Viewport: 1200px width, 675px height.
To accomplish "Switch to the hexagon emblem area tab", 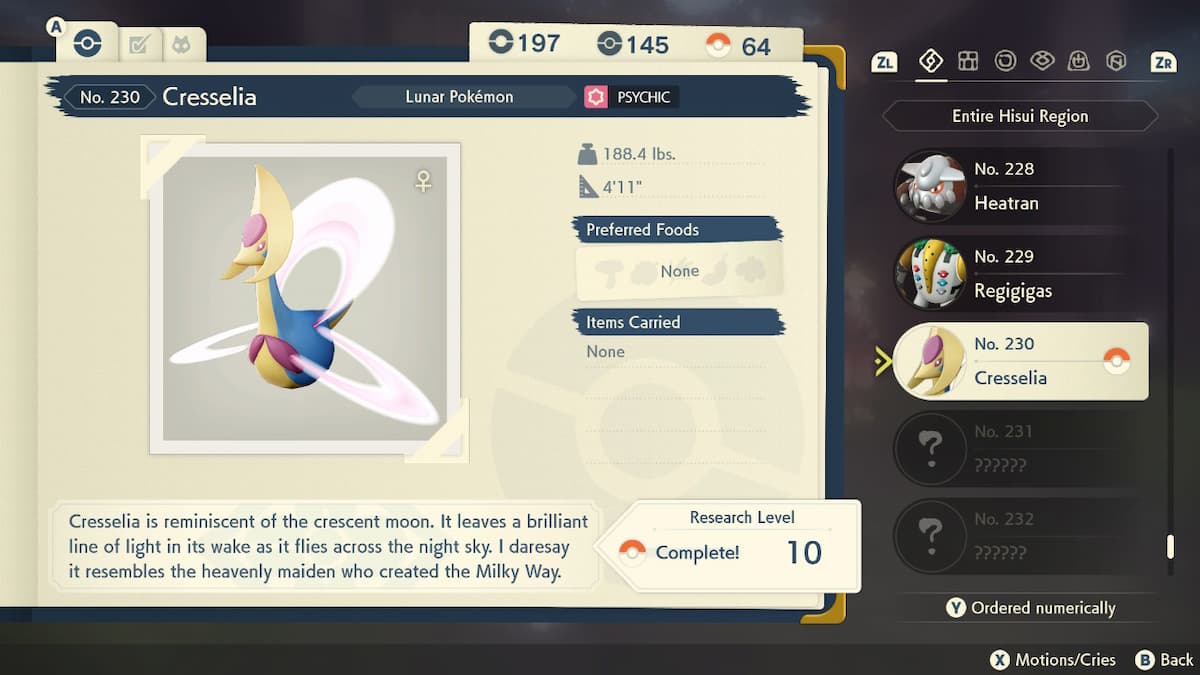I will click(1116, 62).
